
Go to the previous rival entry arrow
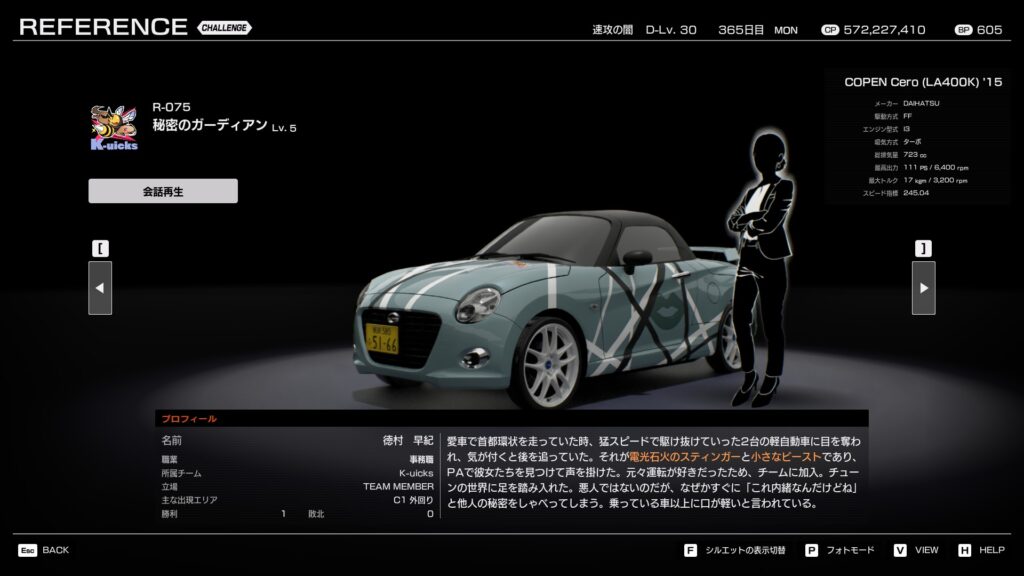click(x=100, y=288)
